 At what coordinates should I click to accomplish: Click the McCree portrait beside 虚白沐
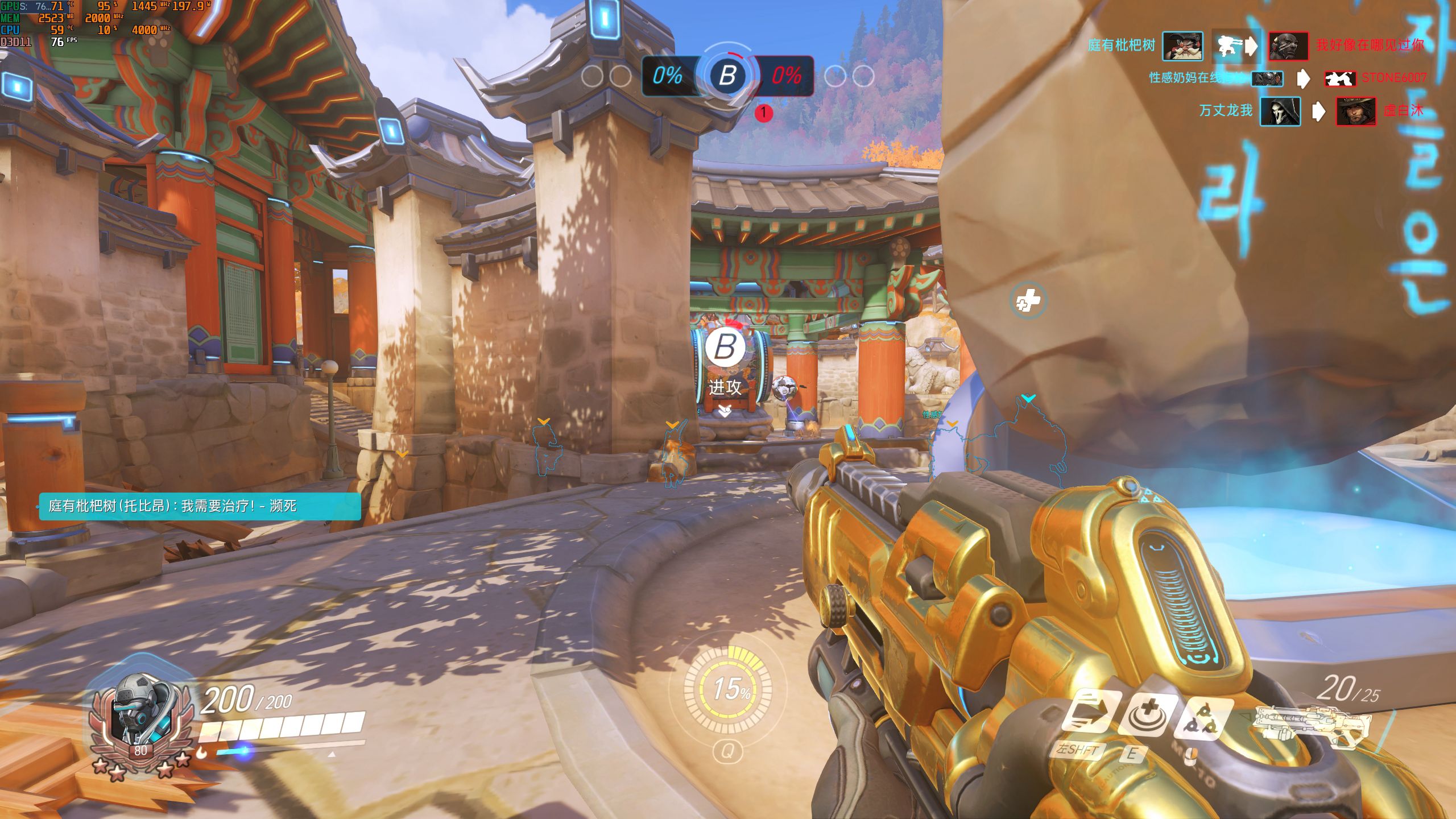click(1355, 111)
